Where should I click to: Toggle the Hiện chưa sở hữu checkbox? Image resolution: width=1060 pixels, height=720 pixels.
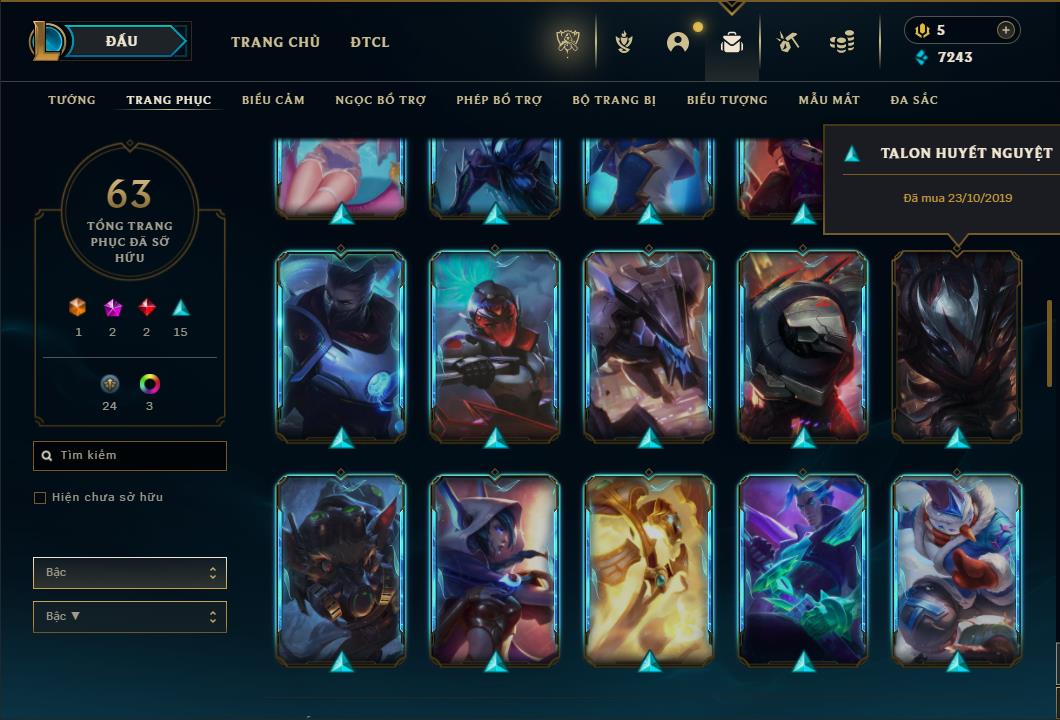(40, 498)
